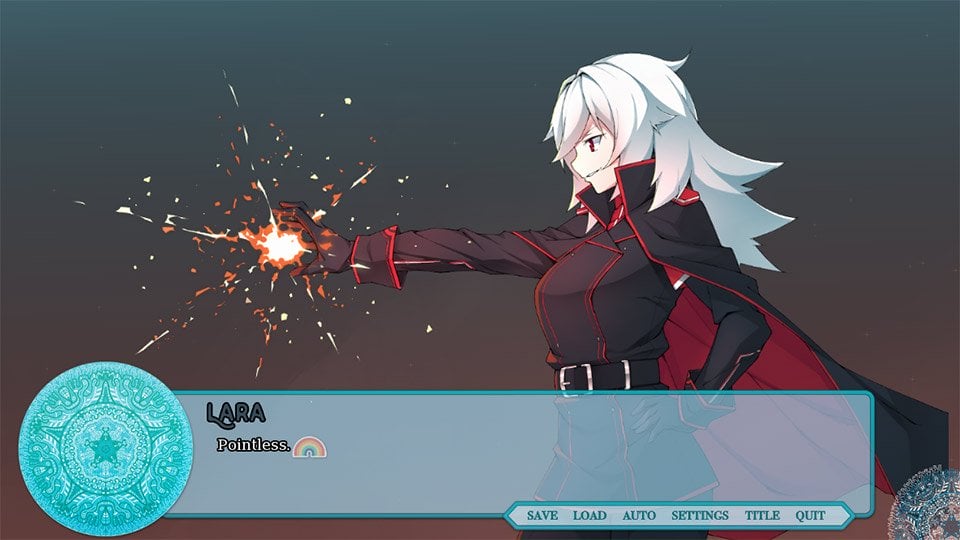Open the LOAD game menu
960x540 pixels.
click(x=589, y=515)
